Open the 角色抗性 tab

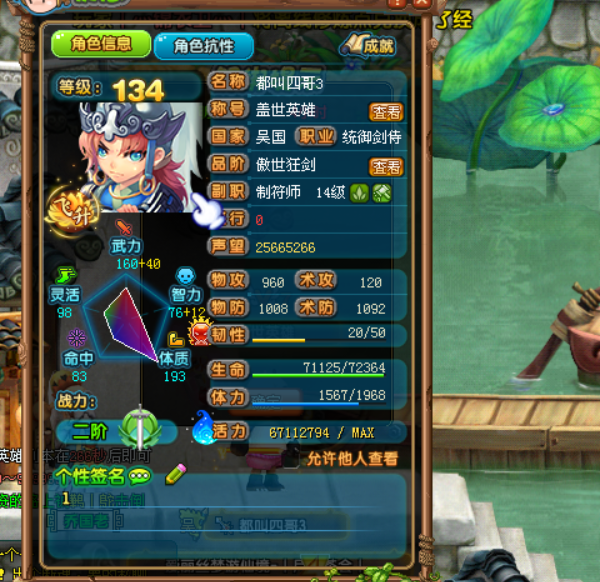pos(203,46)
